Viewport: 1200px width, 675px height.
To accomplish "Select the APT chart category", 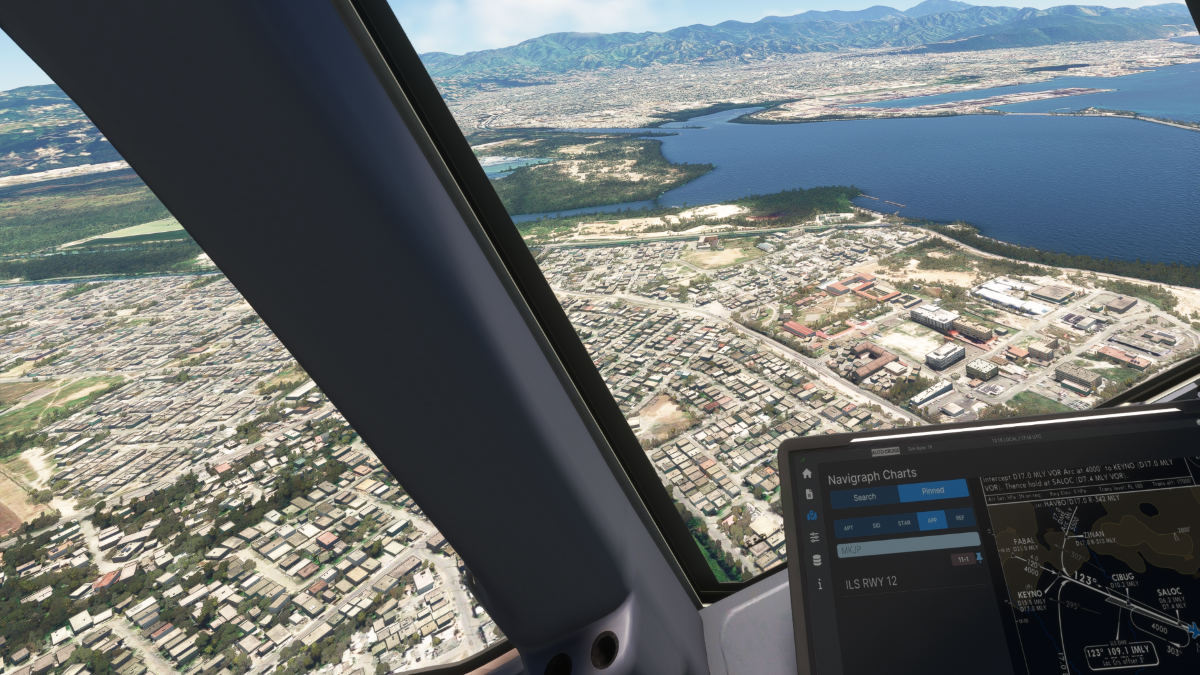I will [848, 526].
